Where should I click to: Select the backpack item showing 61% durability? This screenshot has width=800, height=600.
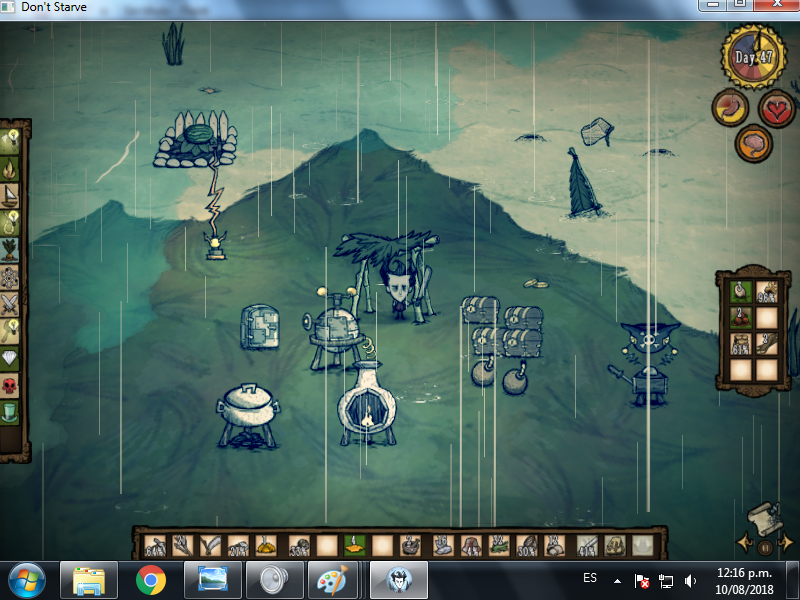click(740, 345)
